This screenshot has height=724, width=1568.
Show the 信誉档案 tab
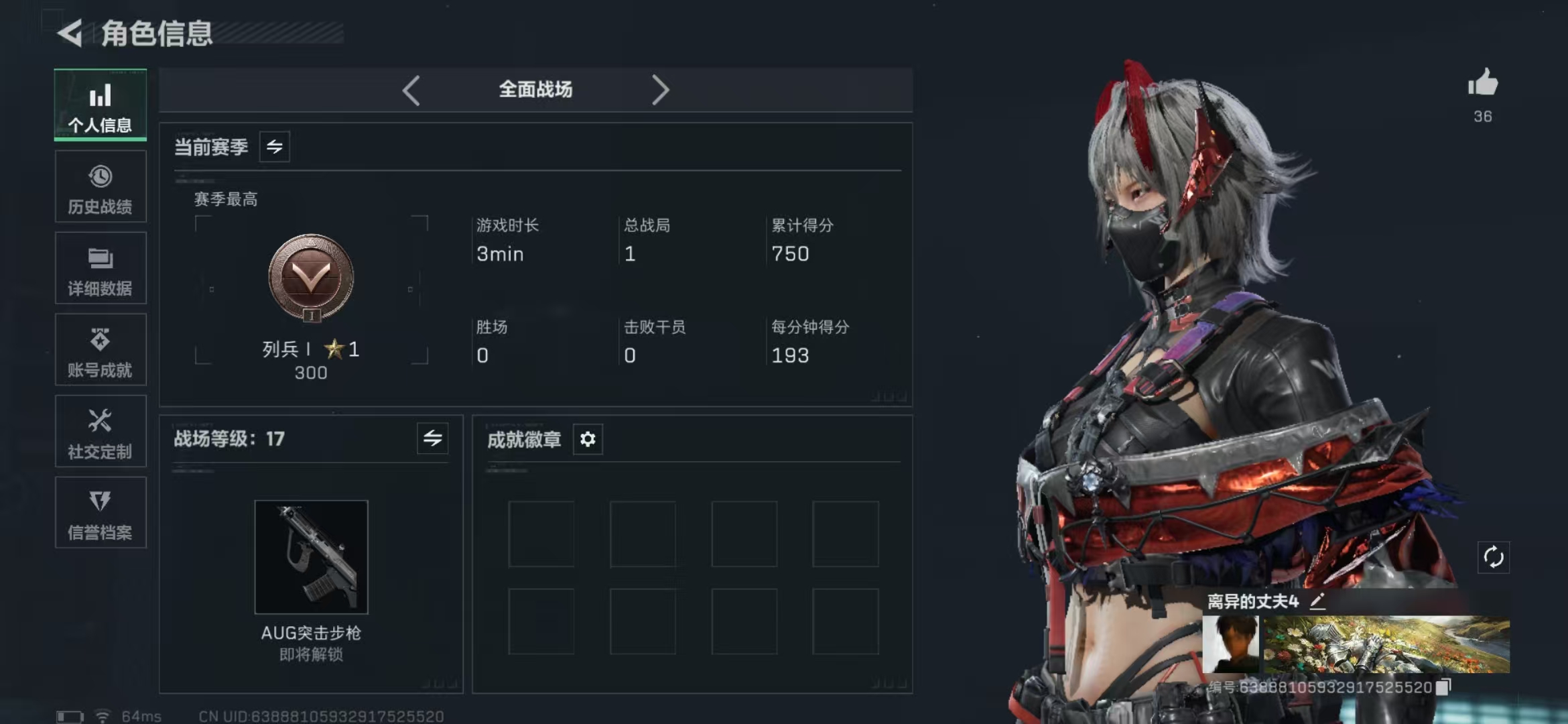click(101, 514)
